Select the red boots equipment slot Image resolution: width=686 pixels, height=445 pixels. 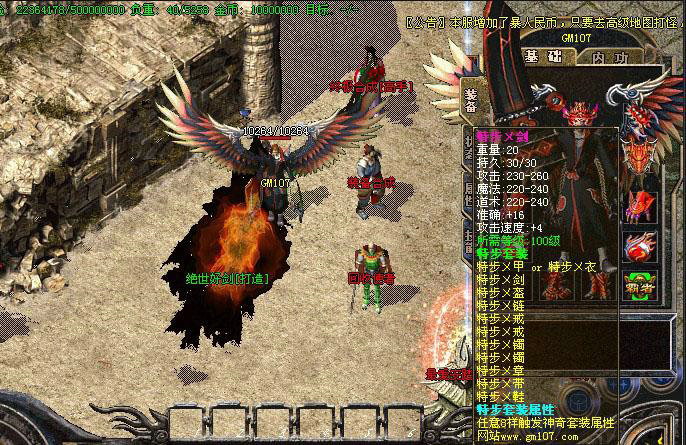(x=597, y=285)
